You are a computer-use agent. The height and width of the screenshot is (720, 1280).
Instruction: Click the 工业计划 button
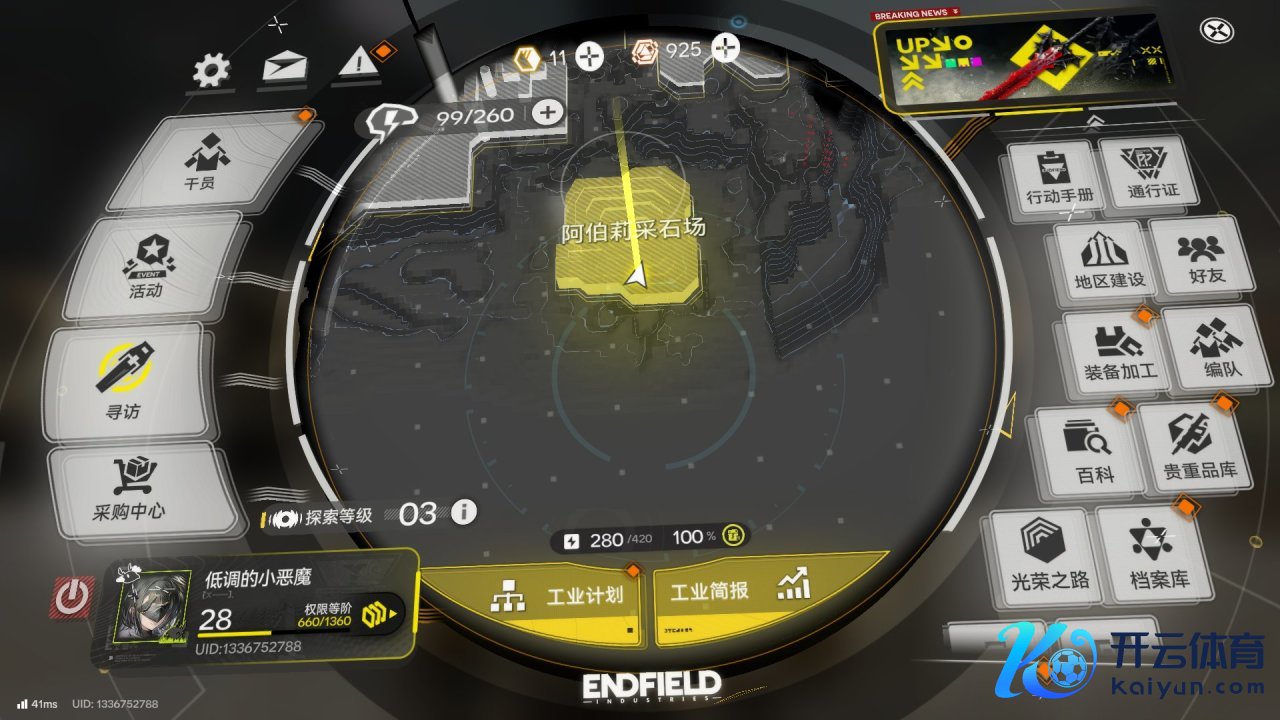(x=560, y=596)
